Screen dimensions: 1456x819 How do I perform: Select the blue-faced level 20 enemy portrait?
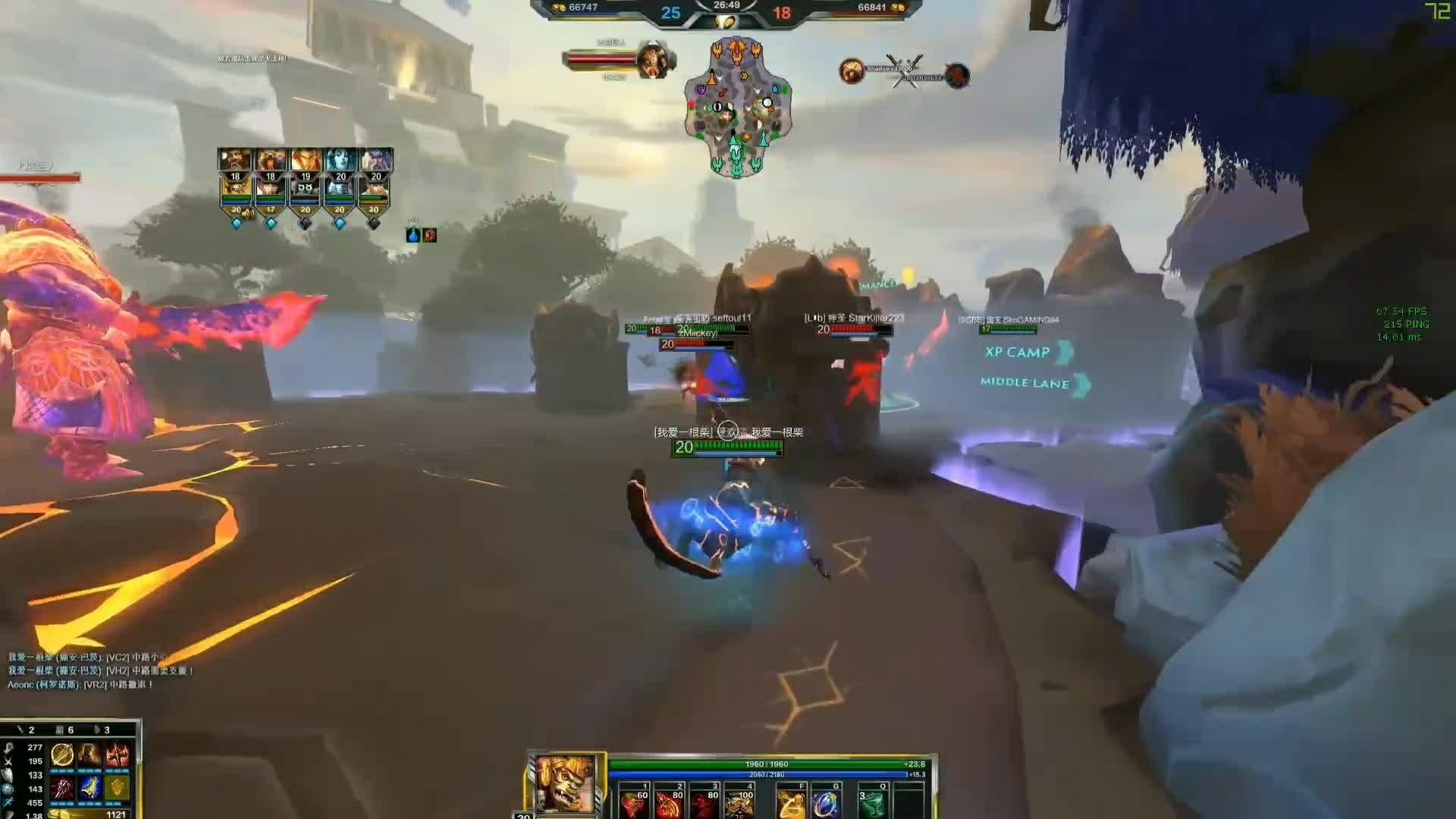point(340,162)
